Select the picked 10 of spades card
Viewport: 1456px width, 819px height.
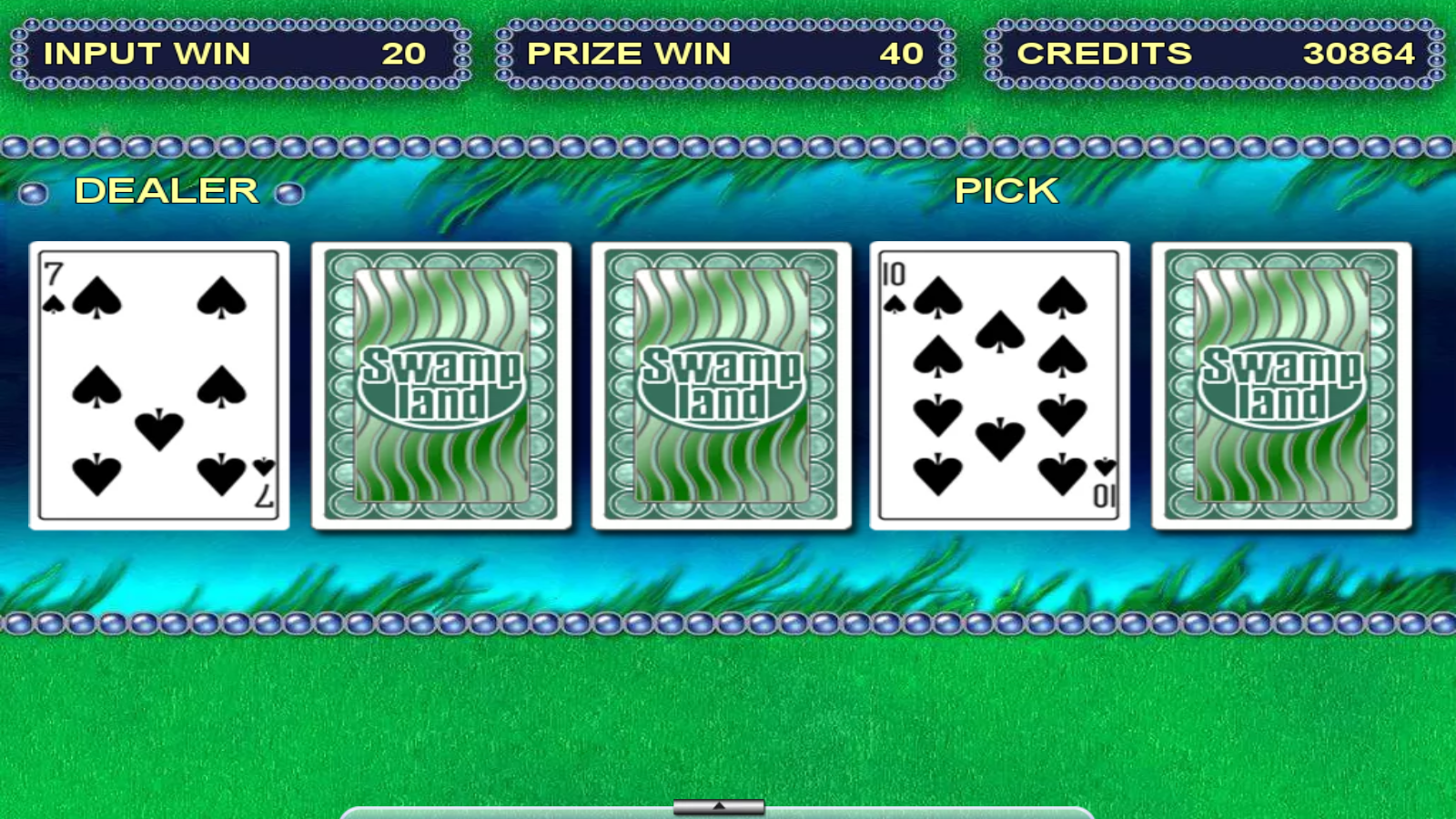pyautogui.click(x=1001, y=385)
